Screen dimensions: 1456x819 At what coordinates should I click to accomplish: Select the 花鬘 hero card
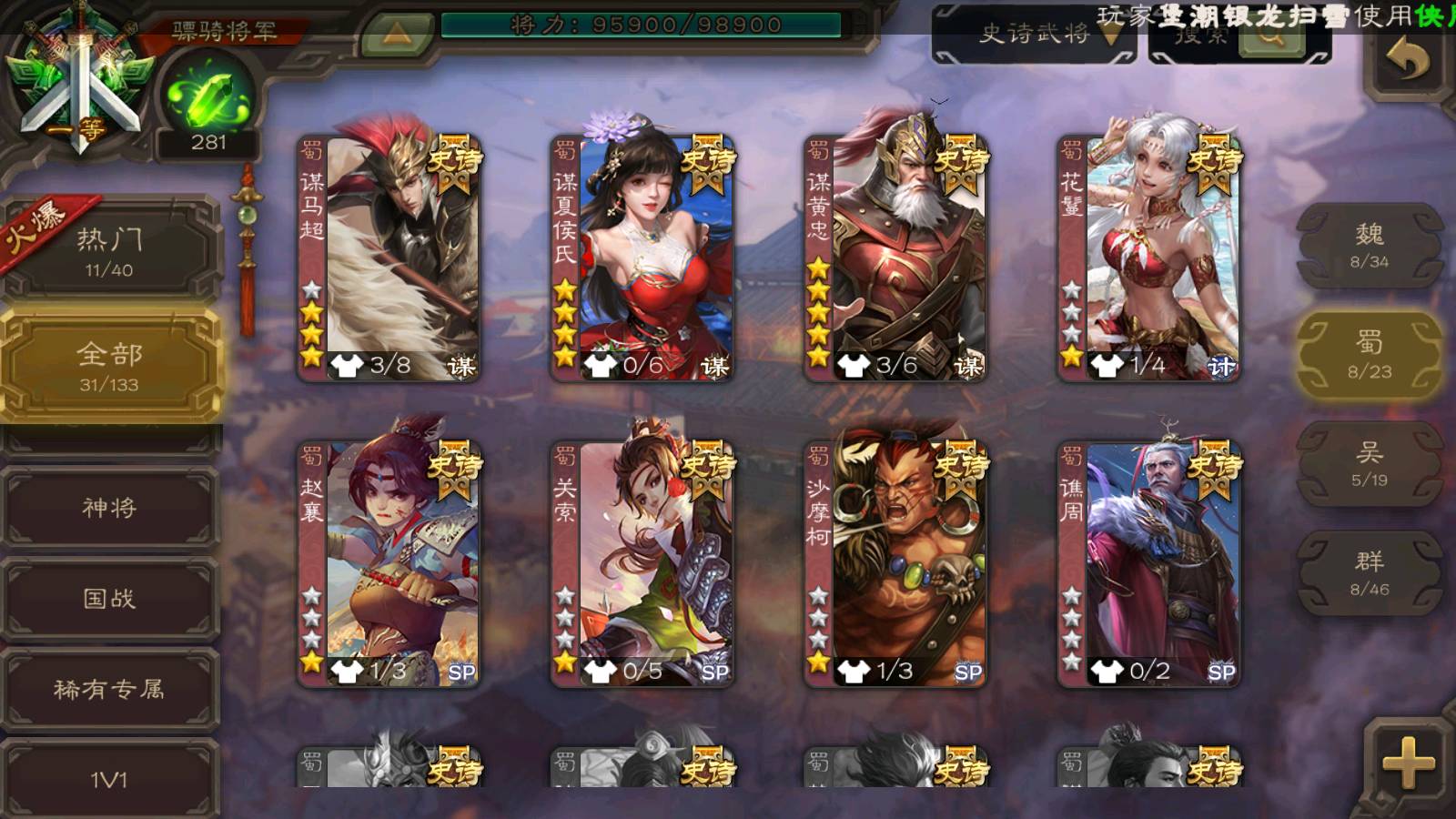pos(1148,258)
